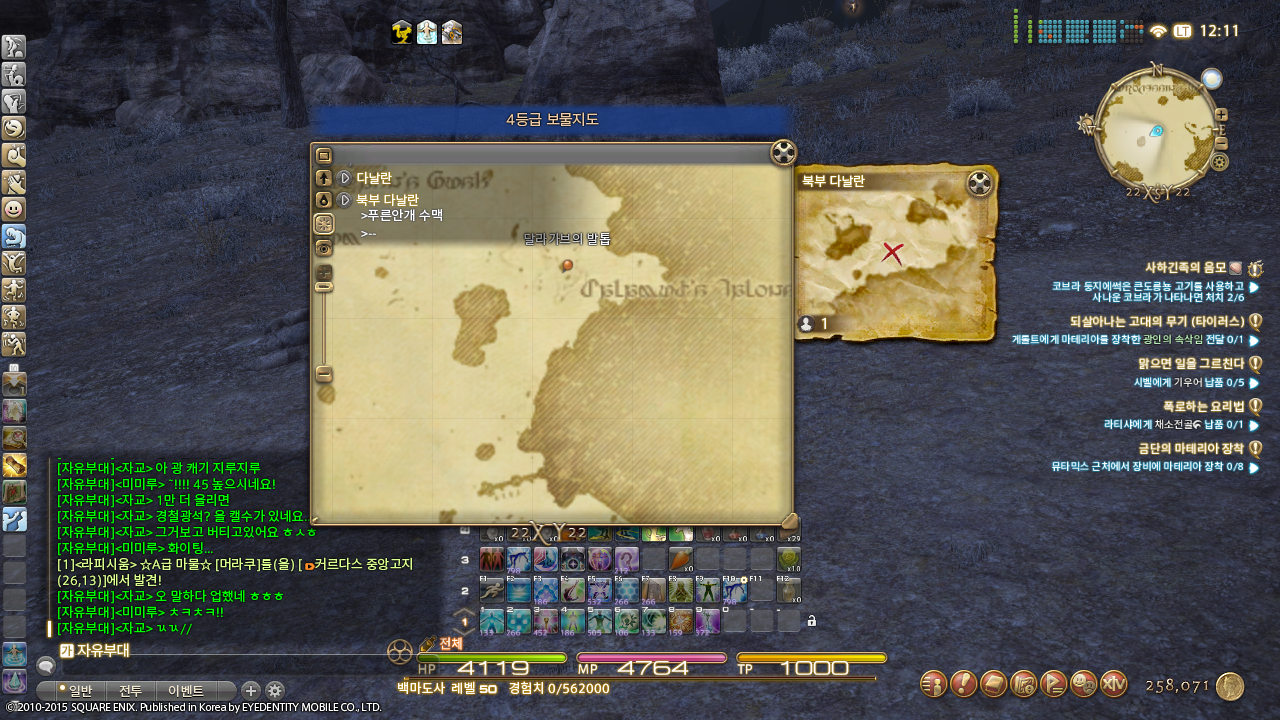Image resolution: width=1280 pixels, height=720 pixels.
Task: Close the large map window
Action: coord(783,153)
